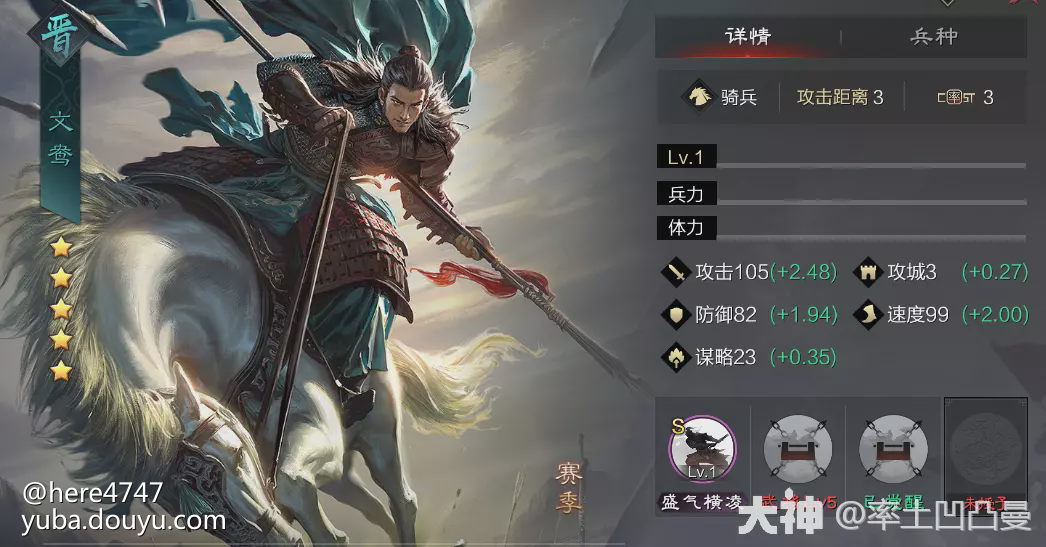
Task: Switch to the 详情 details tab
Action: point(747,37)
